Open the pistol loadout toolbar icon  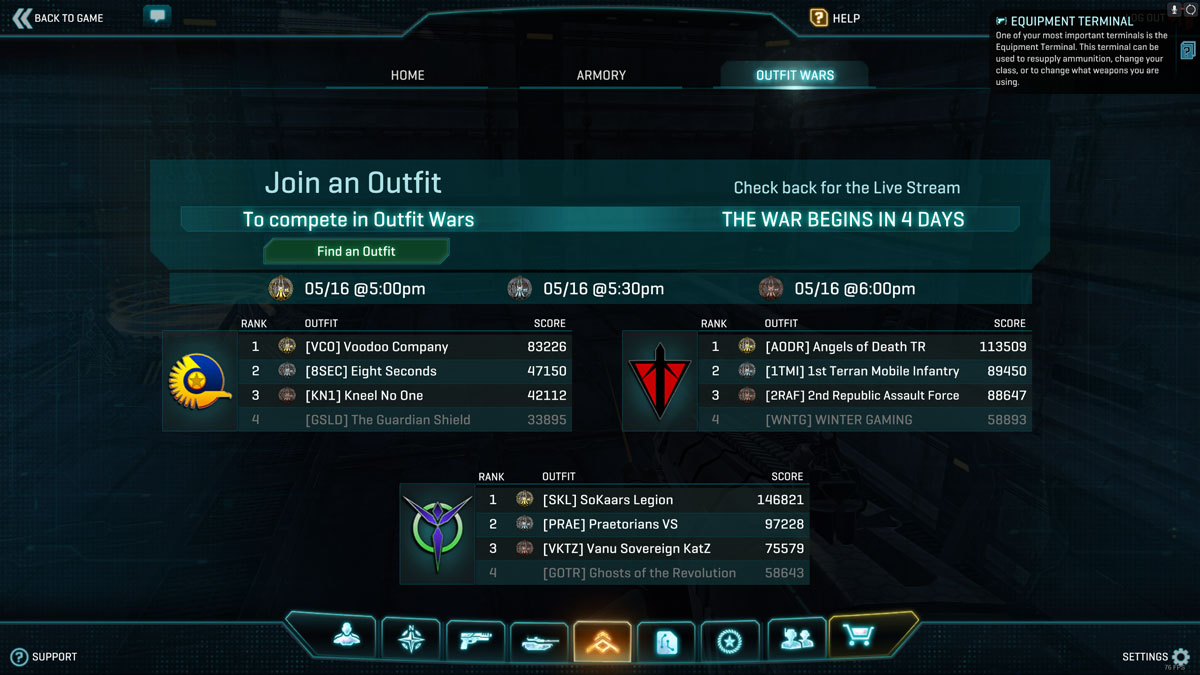click(474, 640)
